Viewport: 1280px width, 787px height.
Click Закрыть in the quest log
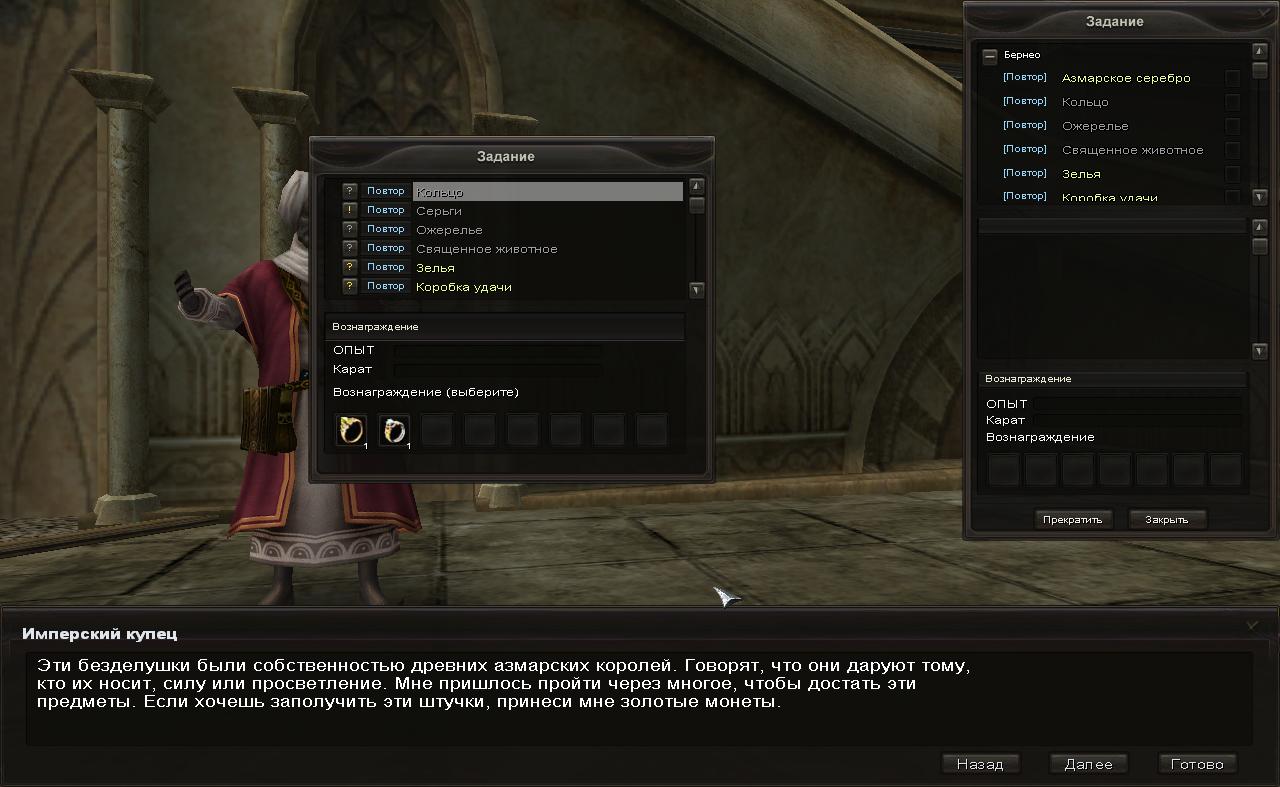click(1166, 519)
